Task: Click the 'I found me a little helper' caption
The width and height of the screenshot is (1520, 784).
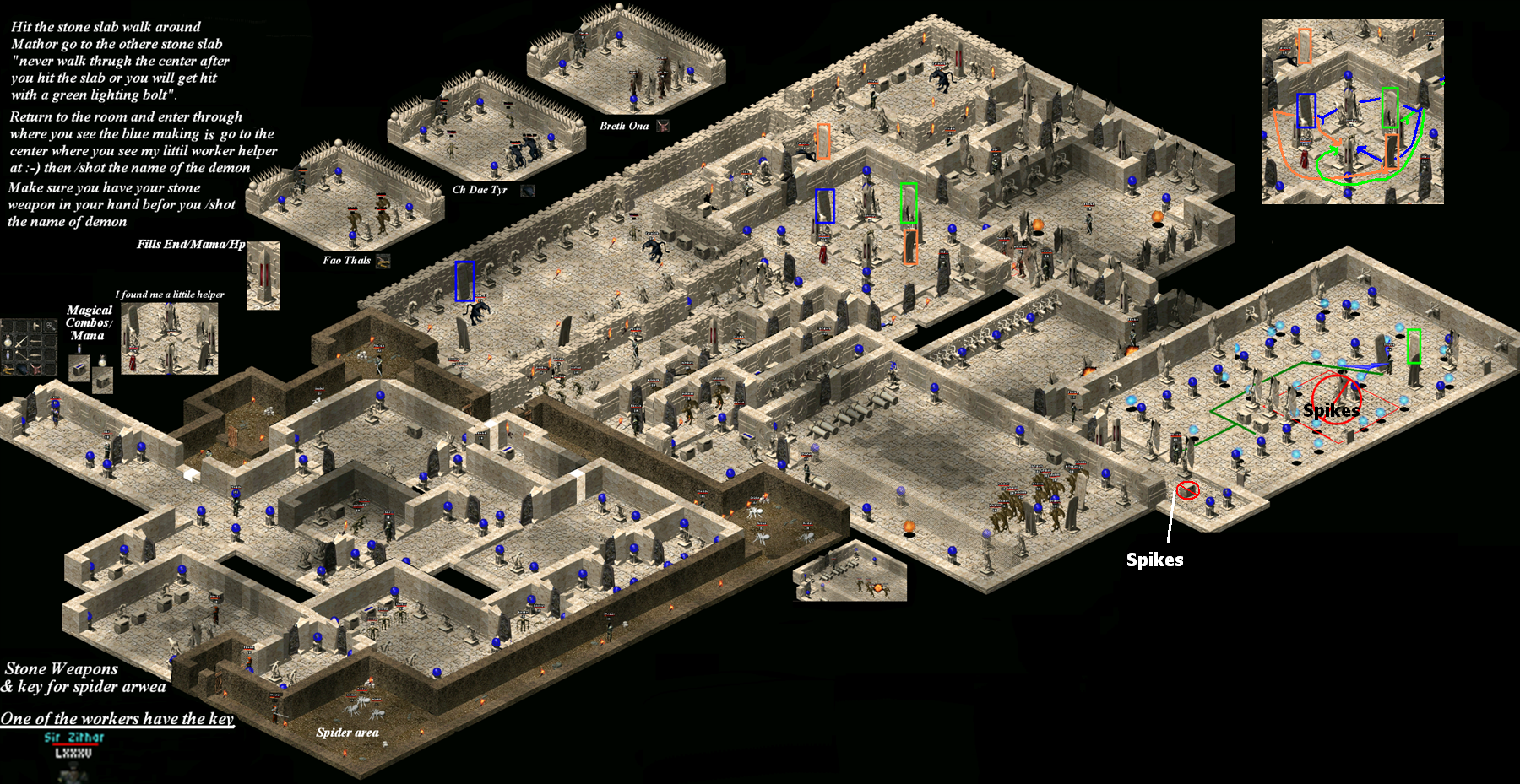Action: 170,293
